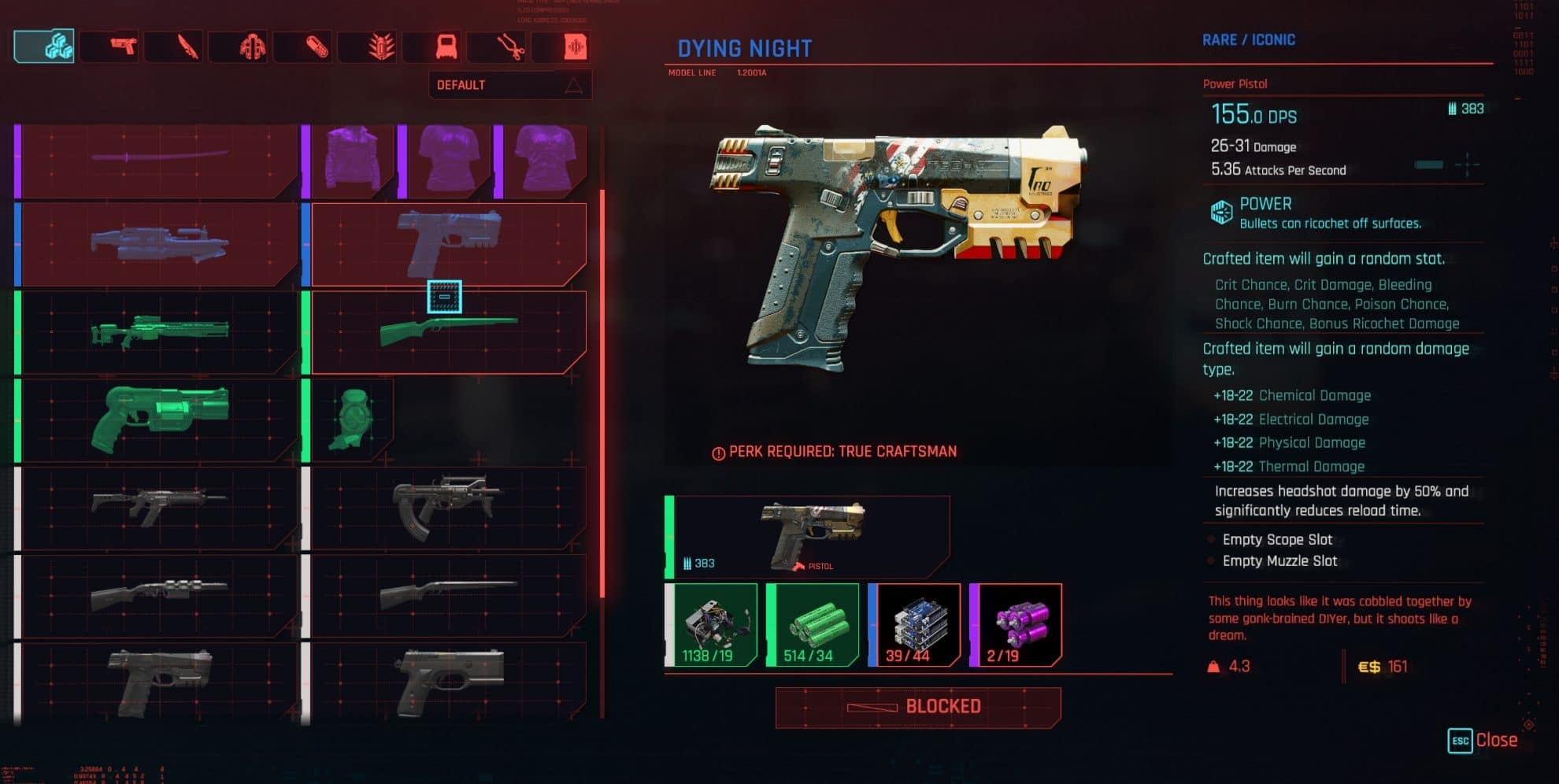Click the DYING NIGHT title header
The height and width of the screenshot is (784, 1559).
pos(745,48)
